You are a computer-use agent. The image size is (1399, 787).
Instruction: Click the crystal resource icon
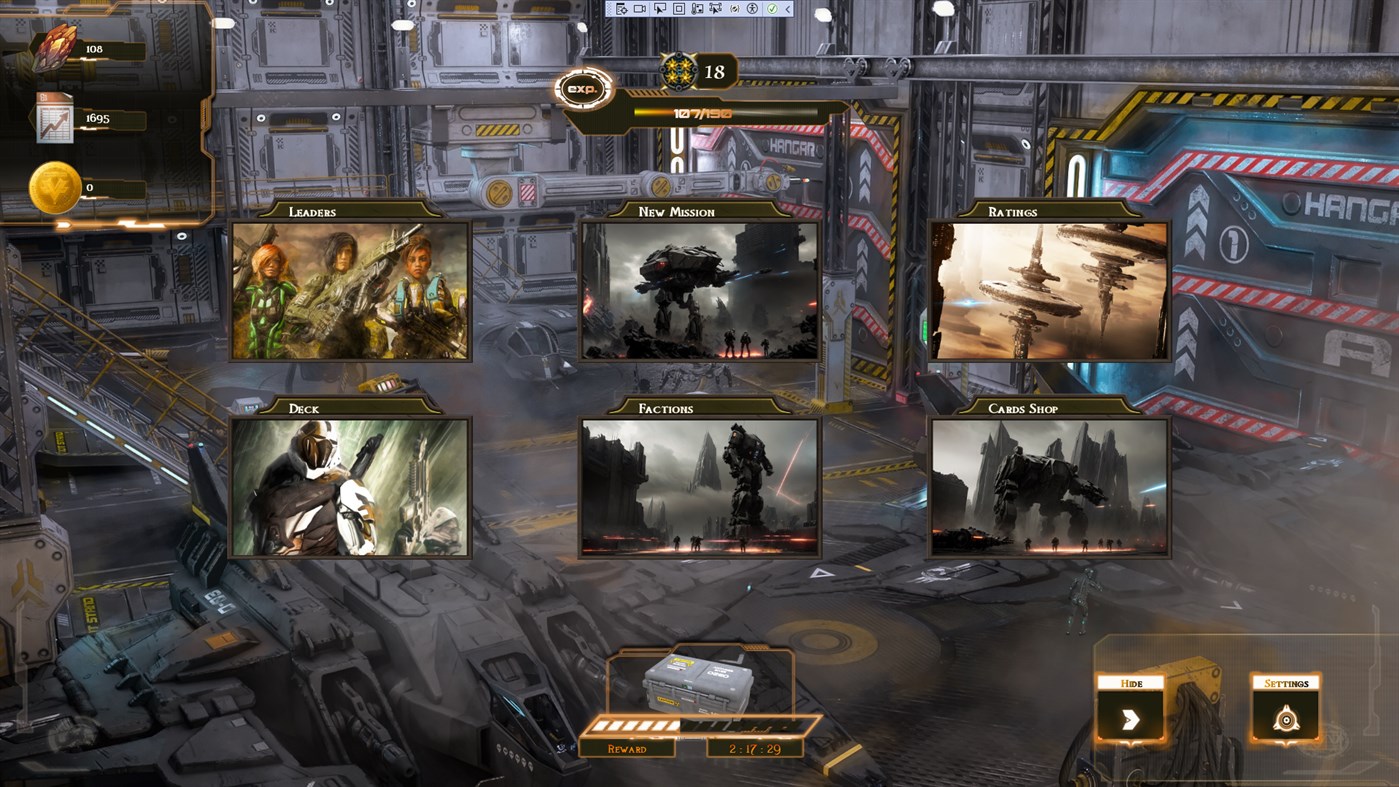pos(57,48)
